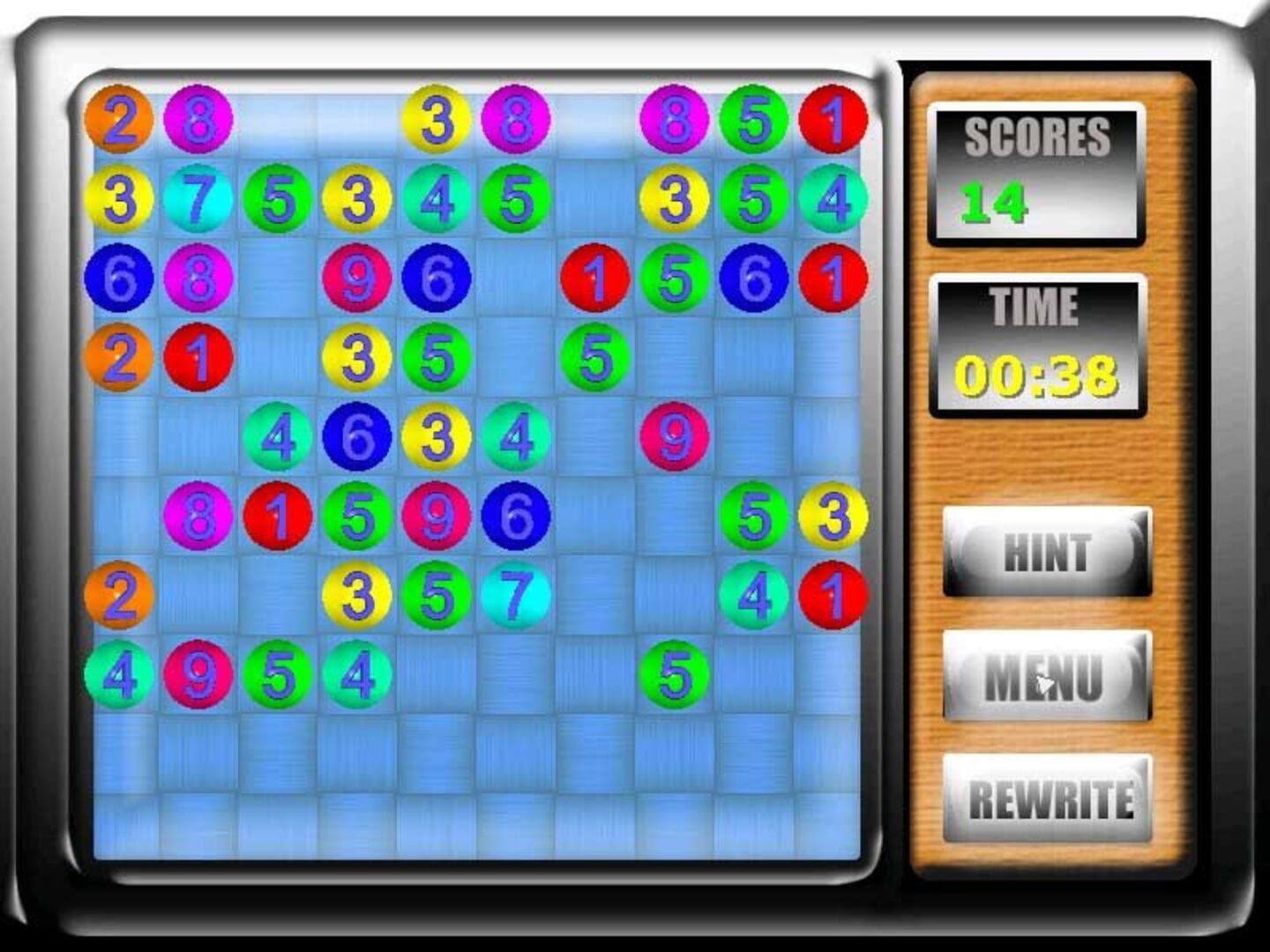Image resolution: width=1270 pixels, height=952 pixels.
Task: Select the pink 9 ball beside the 4 ball
Action: pos(200,674)
